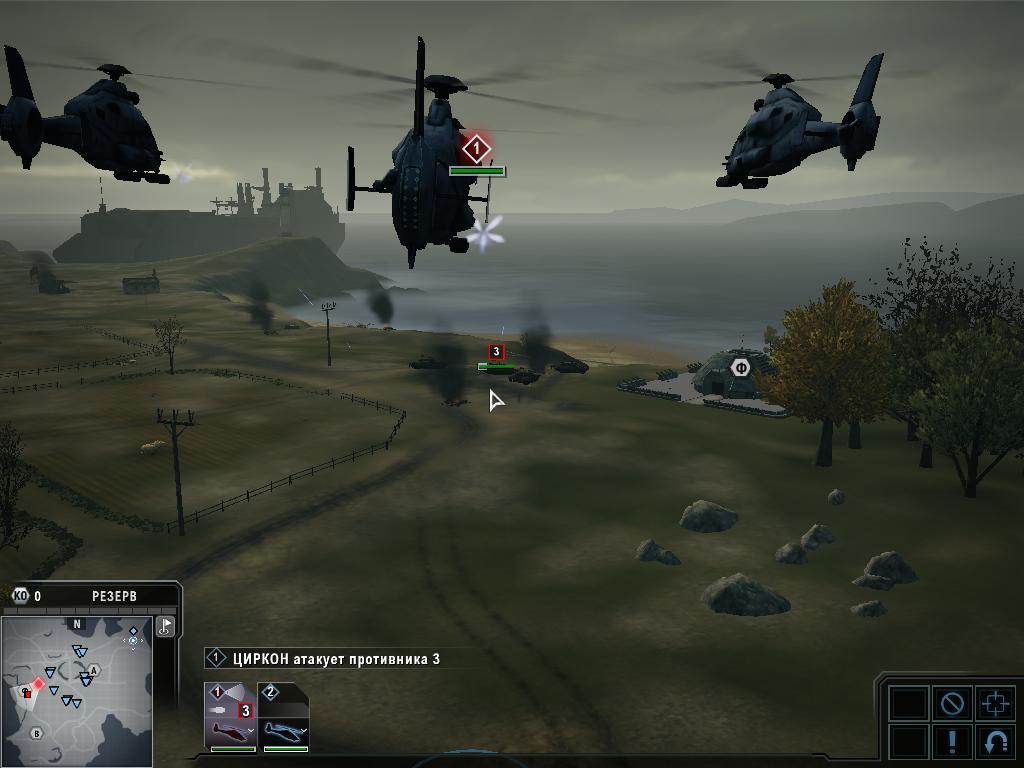Activate the stop order (crossed circle) button
Screen dimensions: 1024x768
point(951,703)
